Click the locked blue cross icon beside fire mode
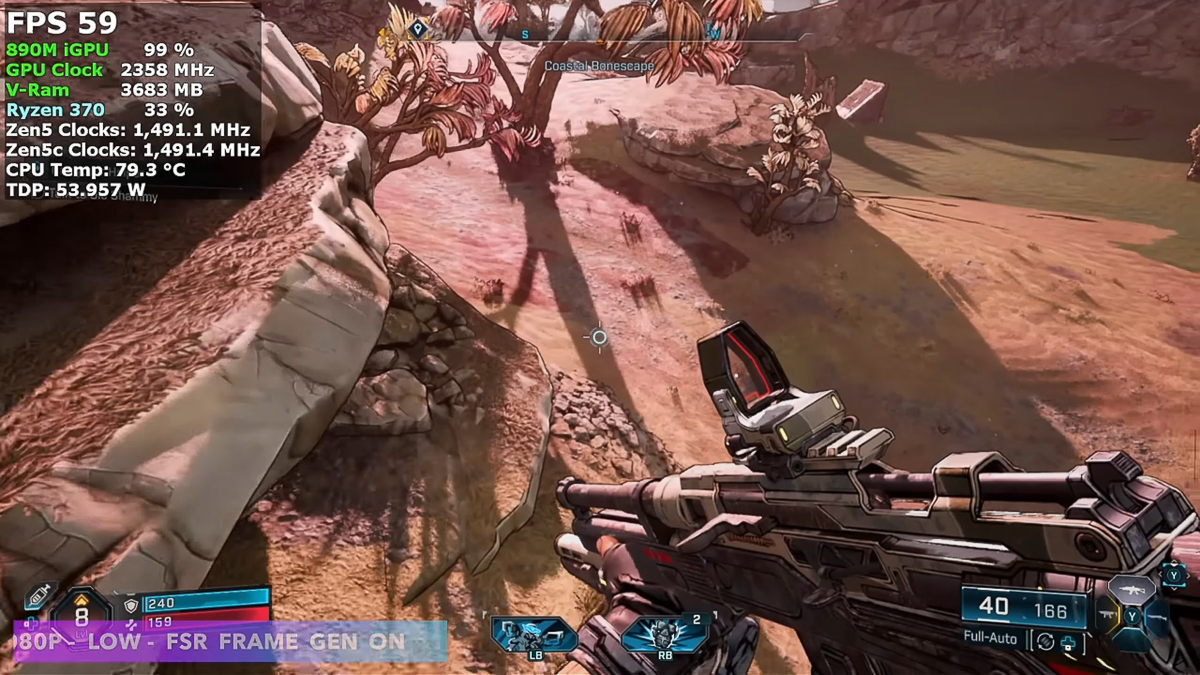The height and width of the screenshot is (675, 1200). 1068,642
